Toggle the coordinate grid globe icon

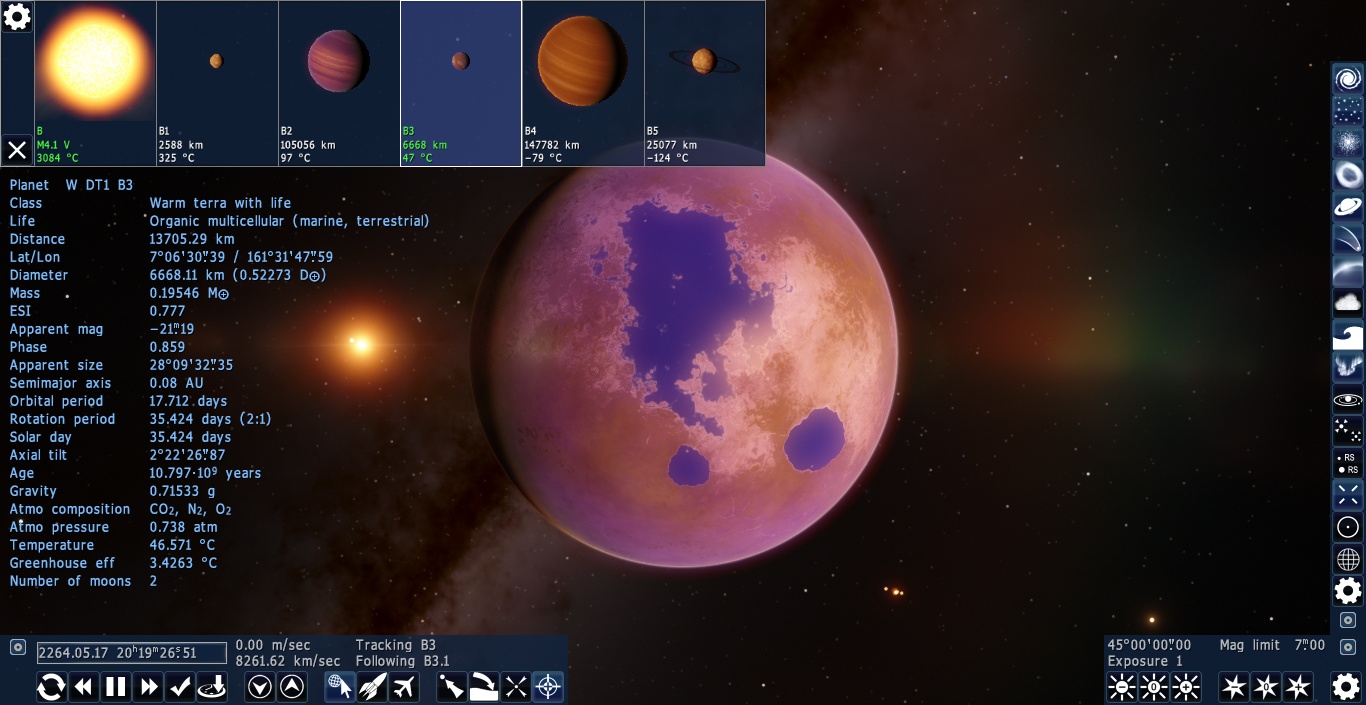(1348, 559)
